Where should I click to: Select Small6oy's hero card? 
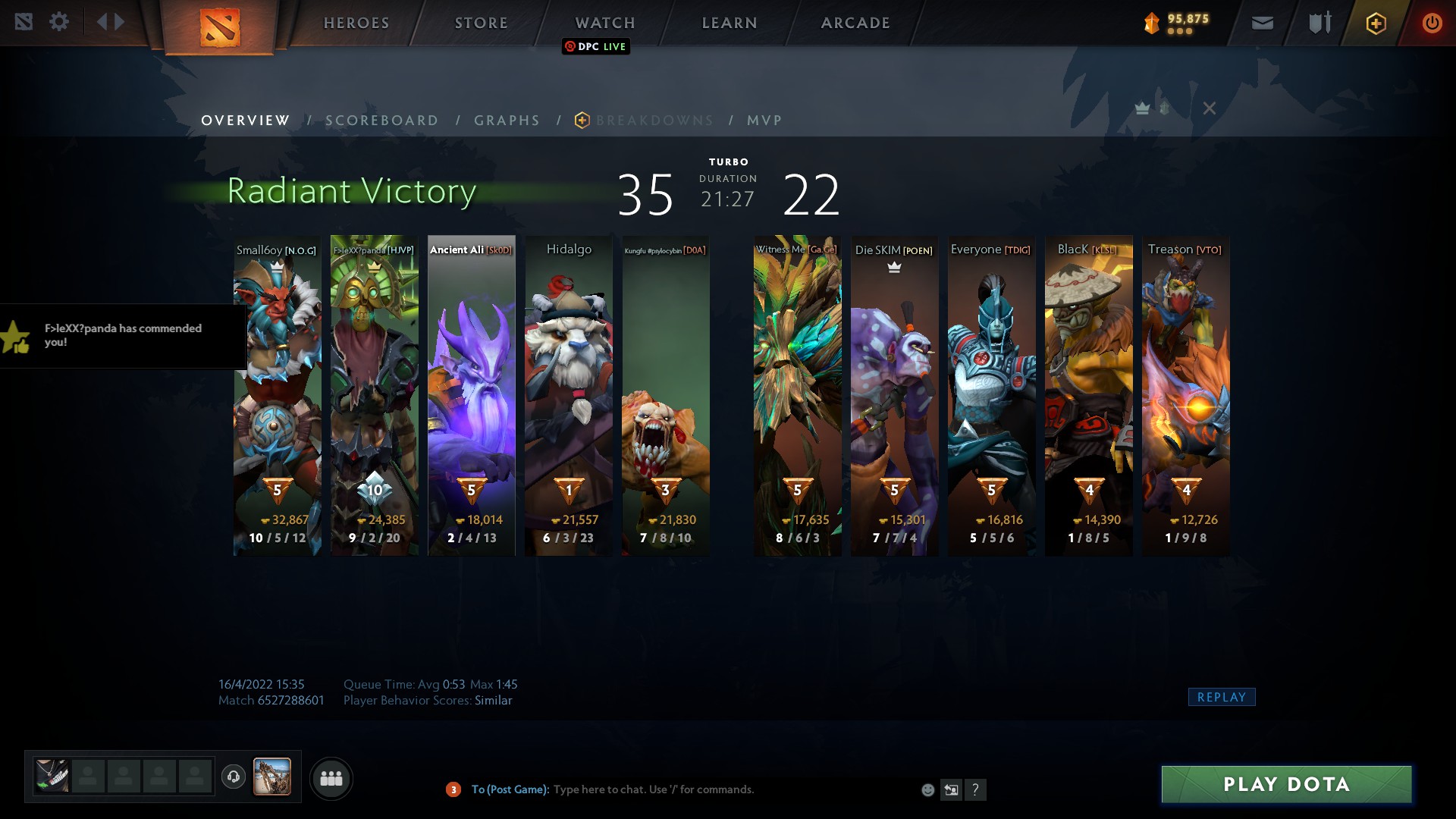[277, 394]
